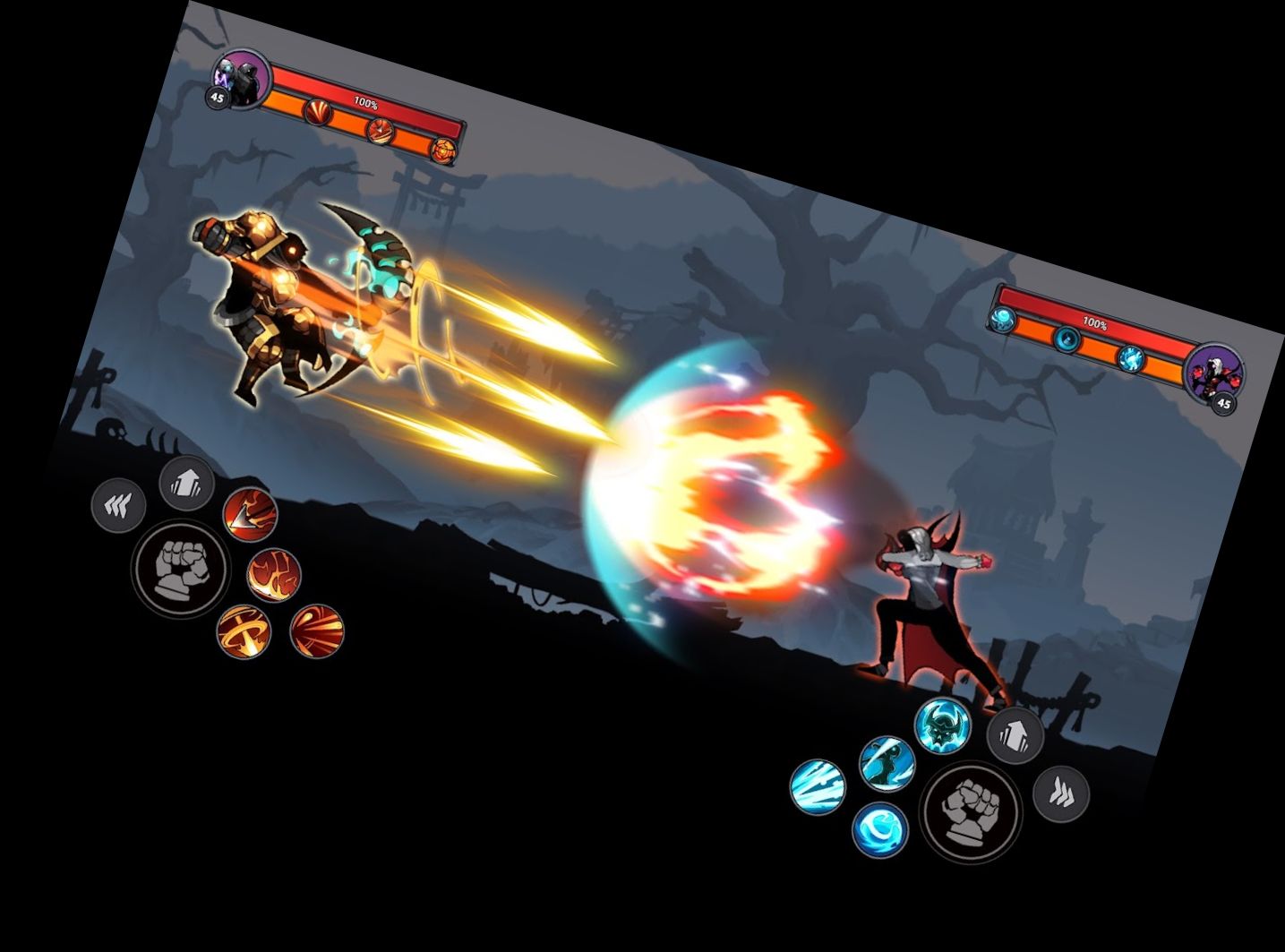Activate the blue ice shards skill
The height and width of the screenshot is (952, 1285).
tap(818, 786)
